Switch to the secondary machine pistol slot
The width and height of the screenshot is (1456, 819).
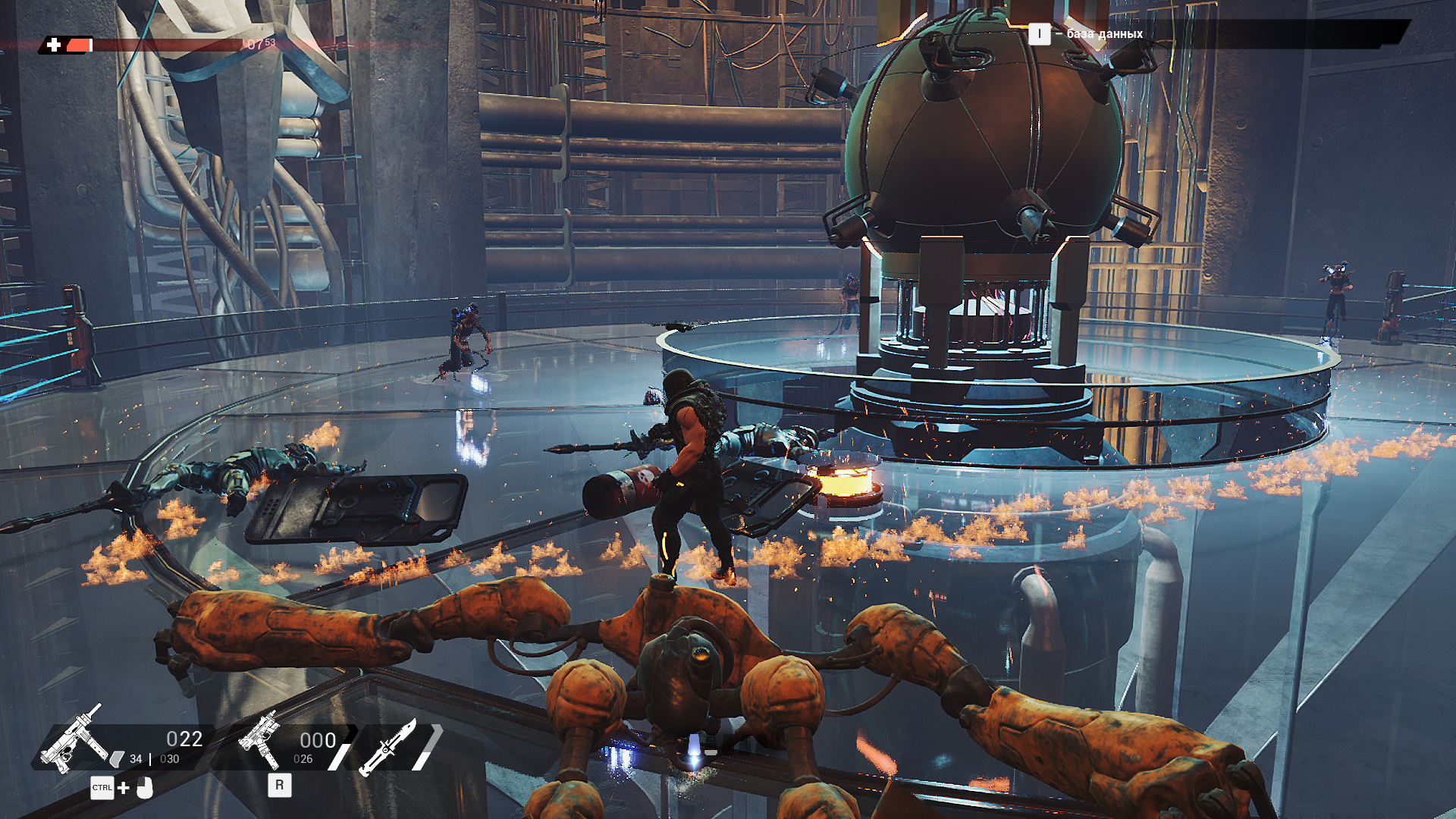point(260,741)
